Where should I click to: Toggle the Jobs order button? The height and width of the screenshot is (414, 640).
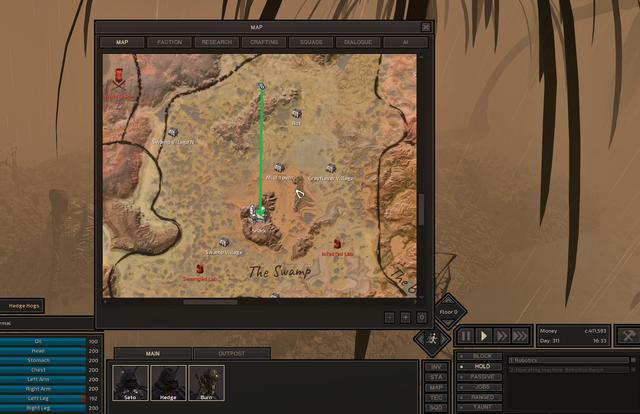coord(480,386)
